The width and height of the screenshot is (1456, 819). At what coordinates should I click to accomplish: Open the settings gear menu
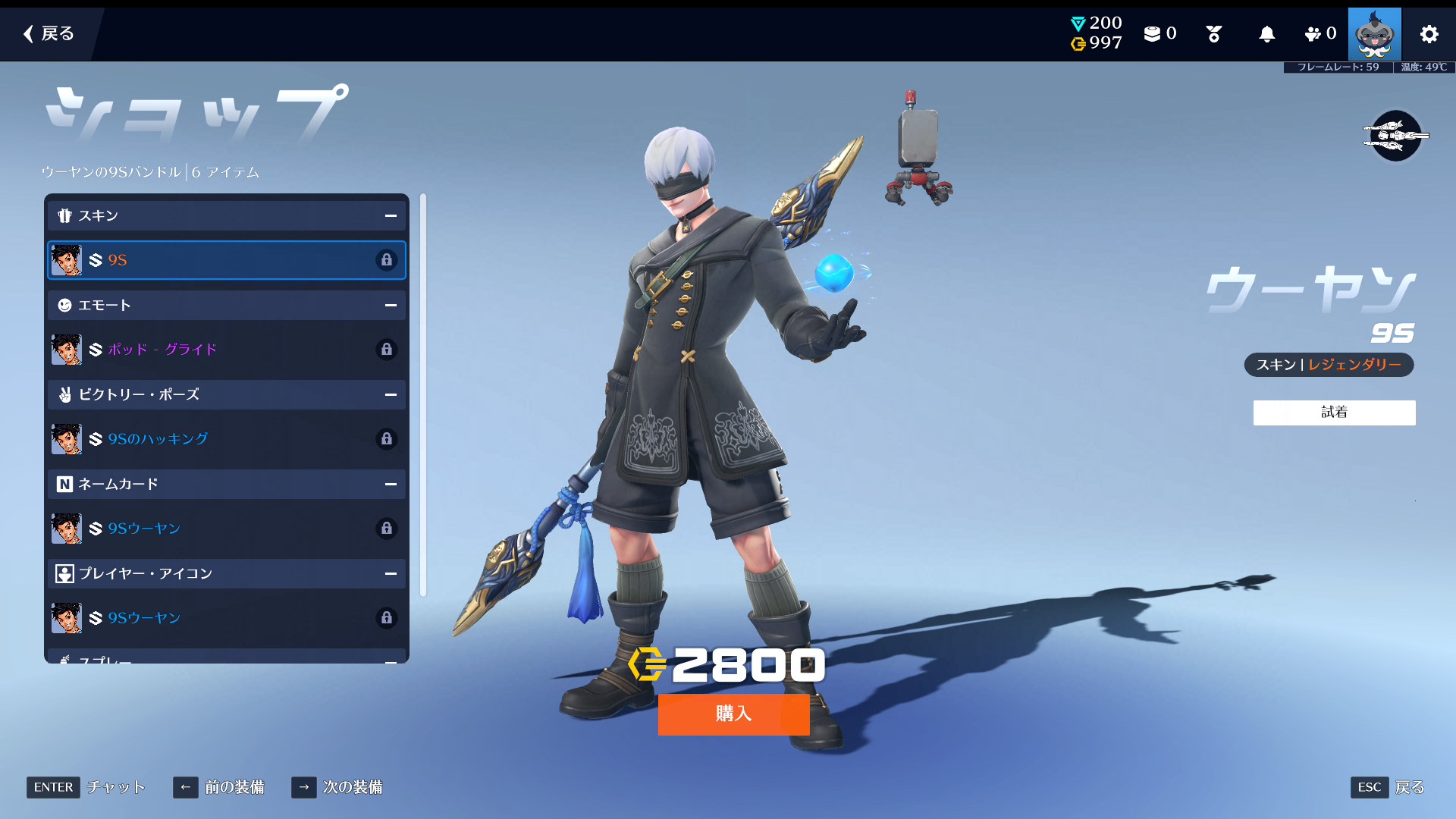[1429, 34]
